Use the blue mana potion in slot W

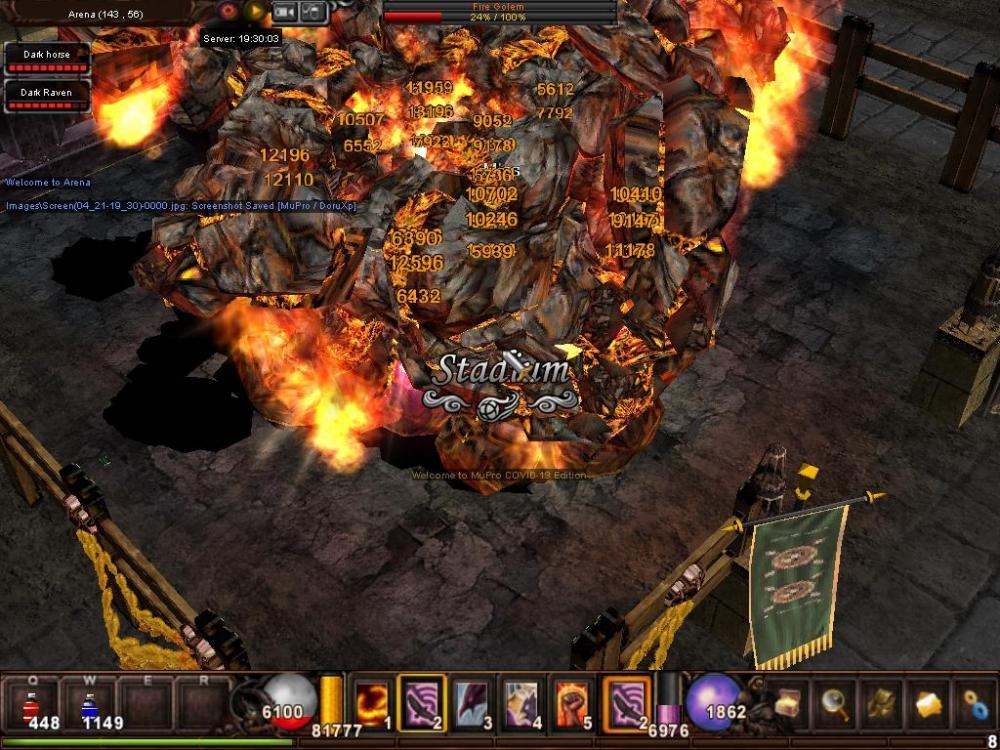pyautogui.click(x=90, y=704)
